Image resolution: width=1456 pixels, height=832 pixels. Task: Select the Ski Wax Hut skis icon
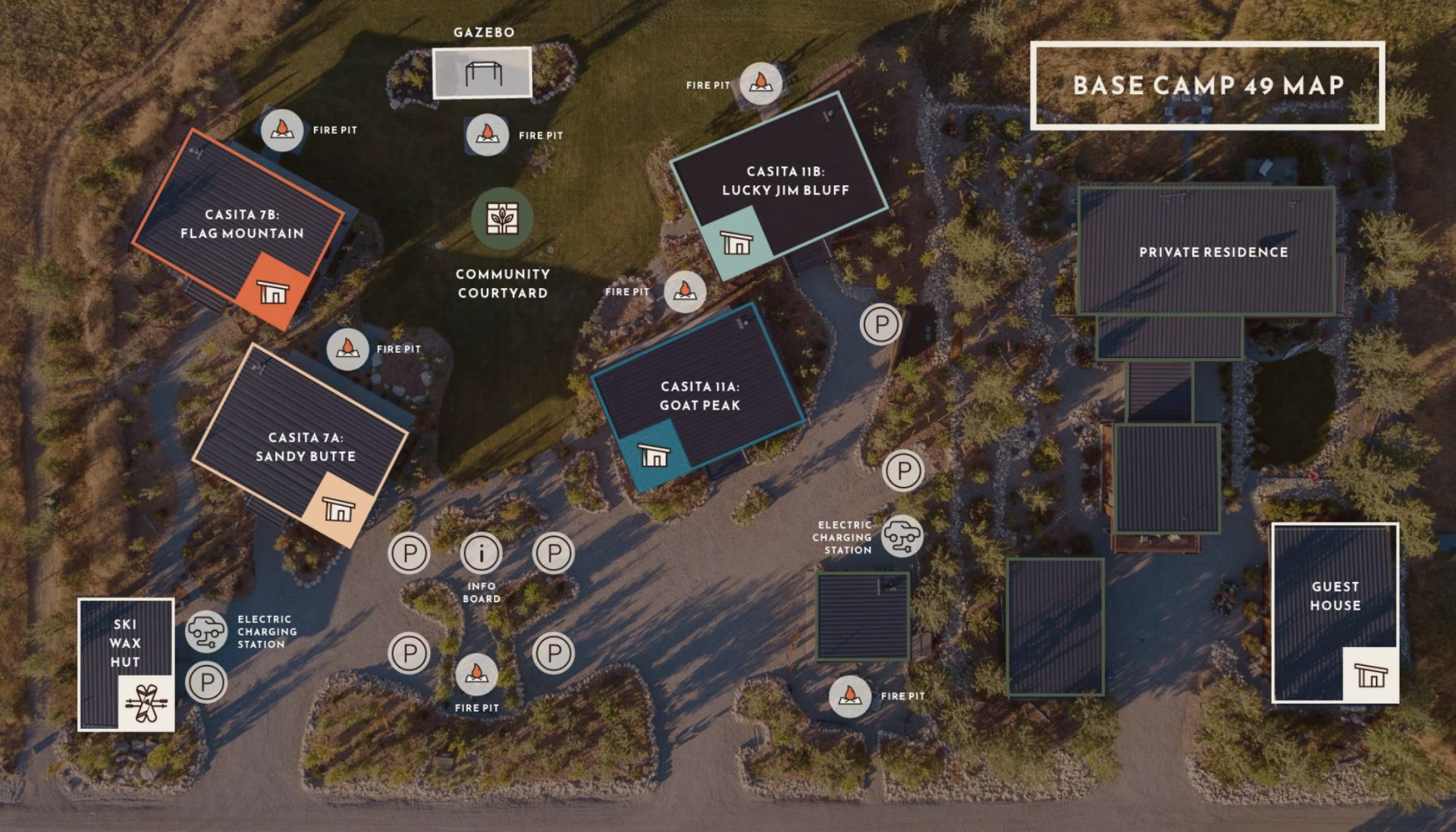[146, 703]
